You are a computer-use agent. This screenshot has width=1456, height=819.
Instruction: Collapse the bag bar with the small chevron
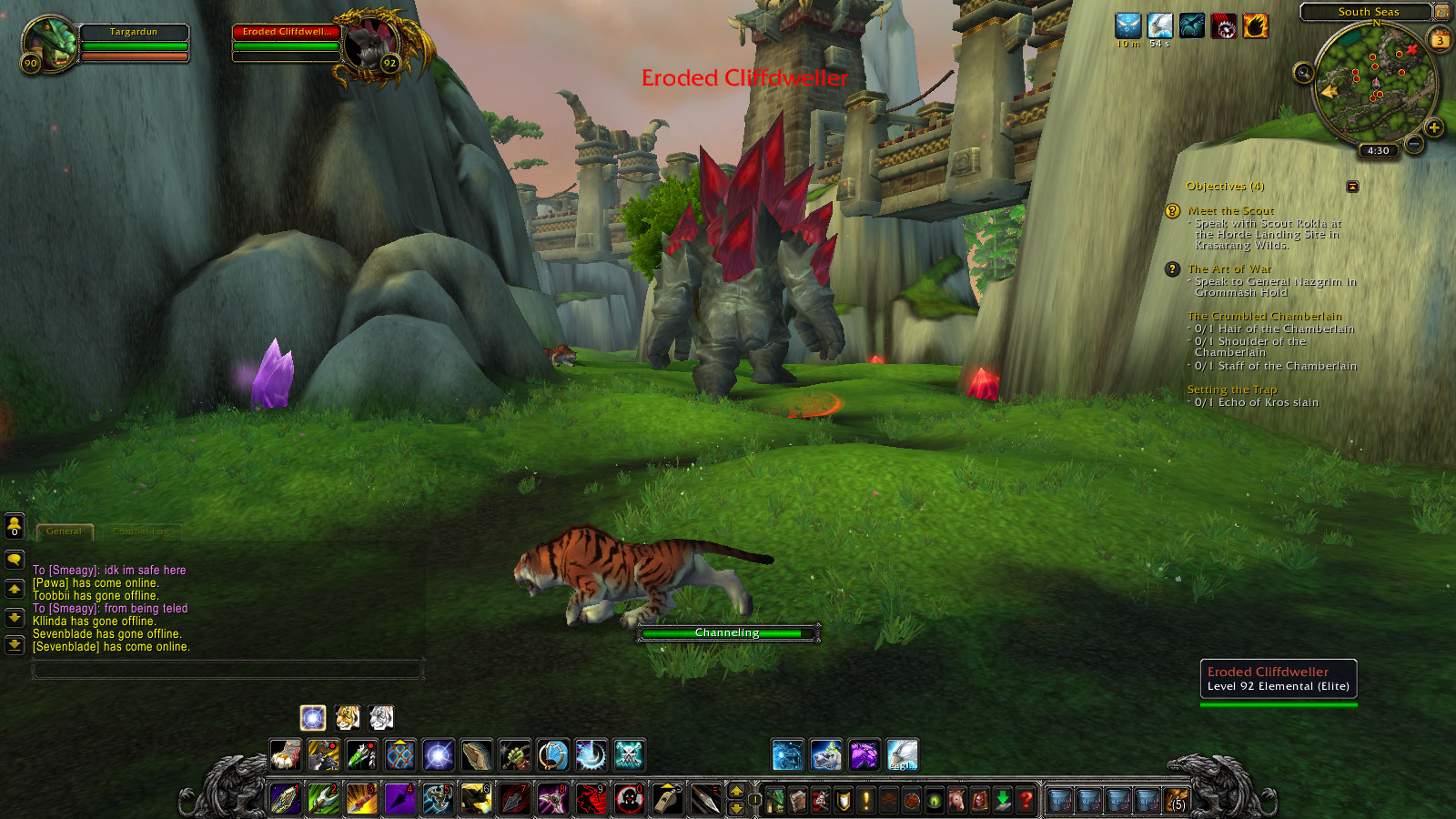[1040, 781]
